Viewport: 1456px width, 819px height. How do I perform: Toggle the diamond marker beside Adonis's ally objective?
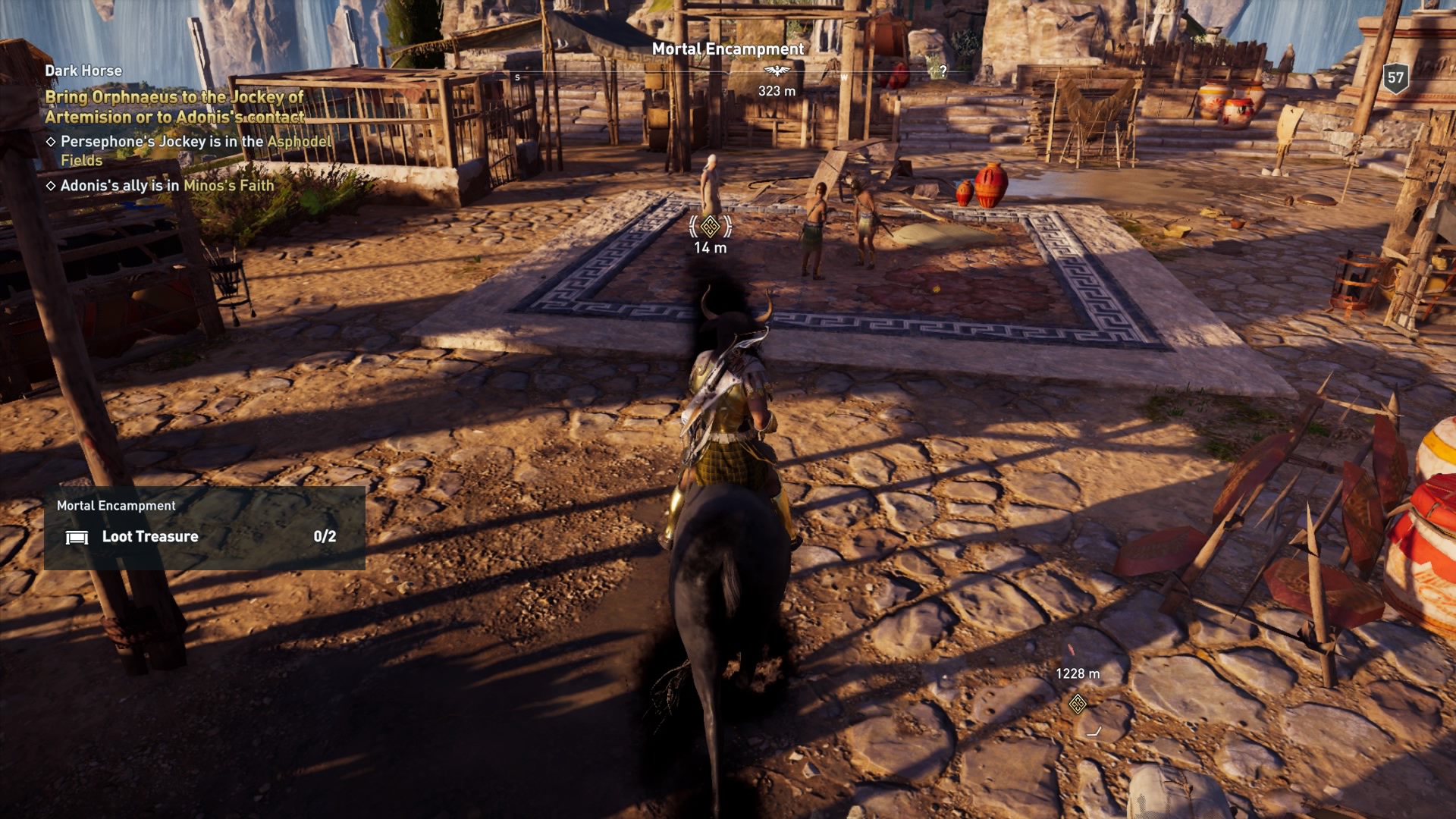tap(50, 185)
